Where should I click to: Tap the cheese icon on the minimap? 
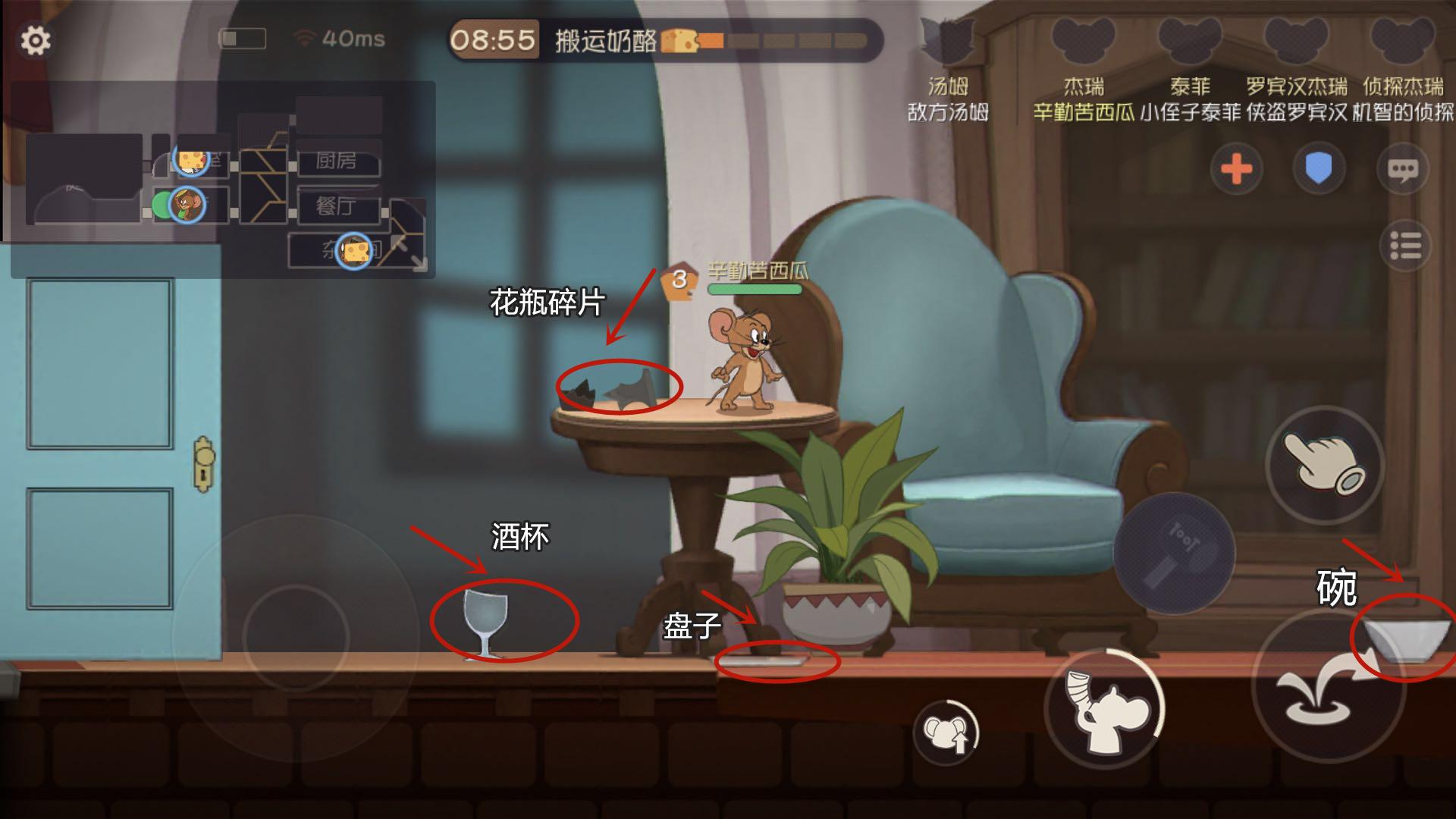[x=192, y=160]
